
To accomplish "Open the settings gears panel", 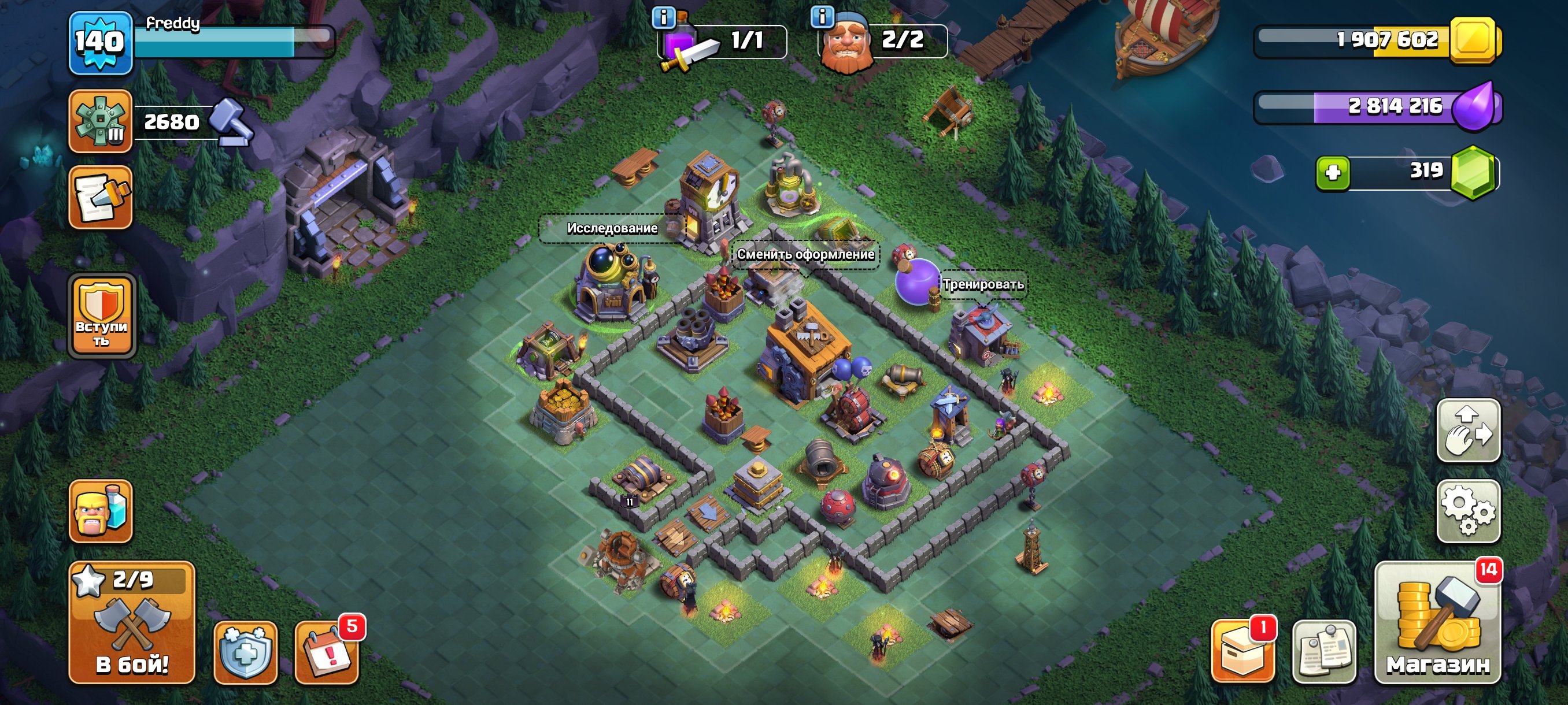I will click(x=1468, y=511).
